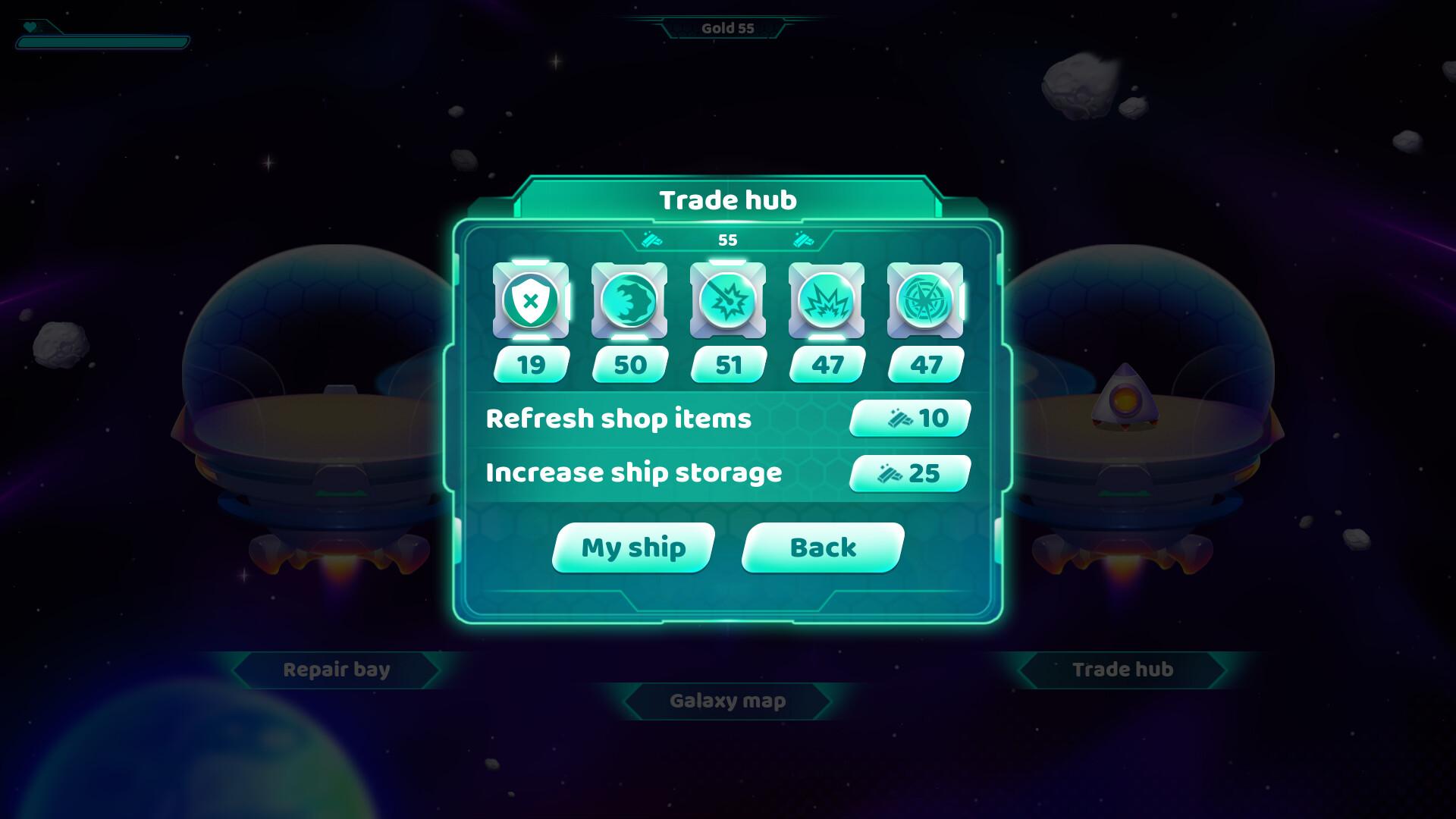Increase ship storage for 25 gold
The height and width of the screenshot is (819, 1456).
(910, 473)
